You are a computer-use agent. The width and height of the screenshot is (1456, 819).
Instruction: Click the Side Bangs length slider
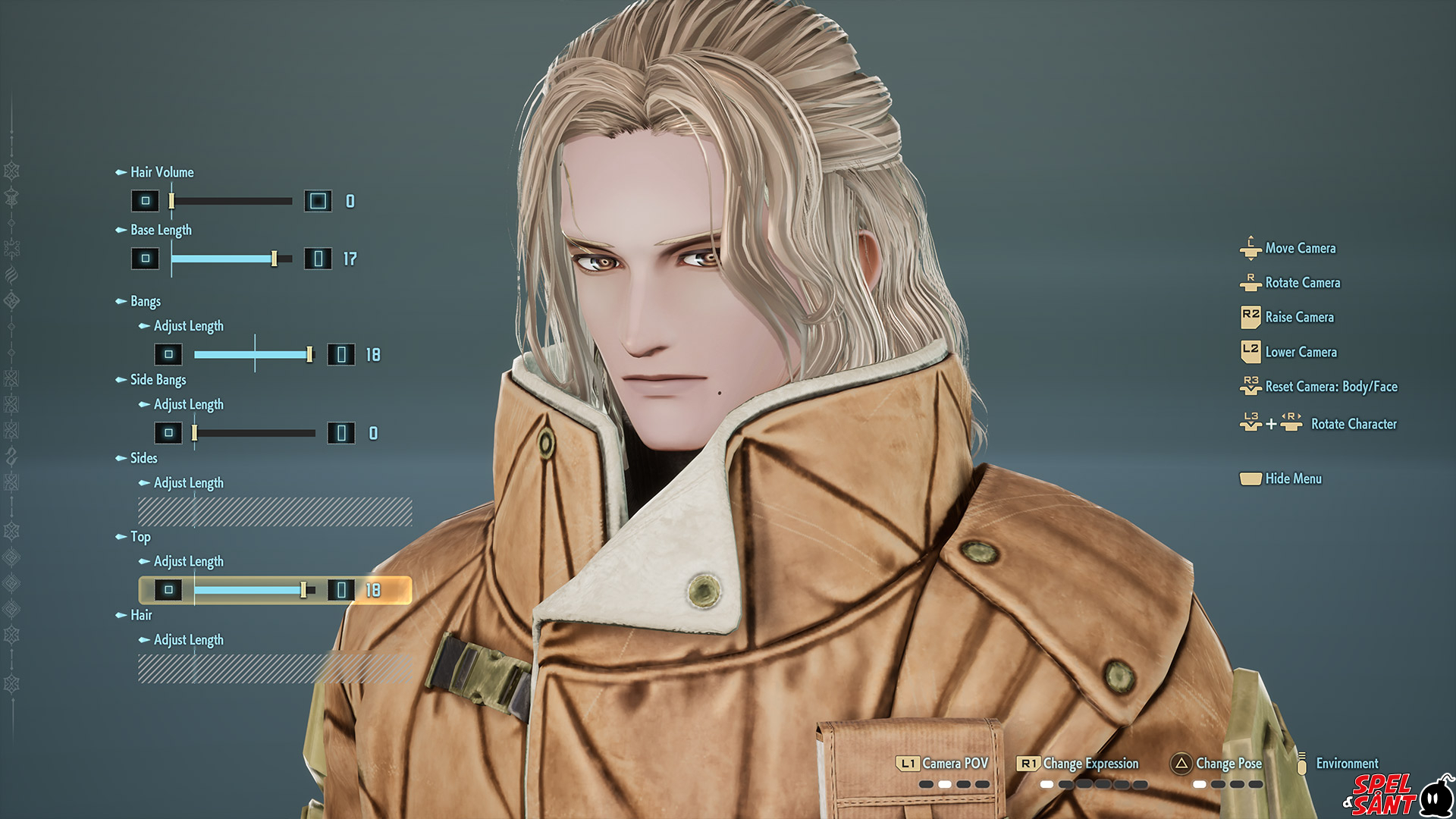tap(254, 433)
